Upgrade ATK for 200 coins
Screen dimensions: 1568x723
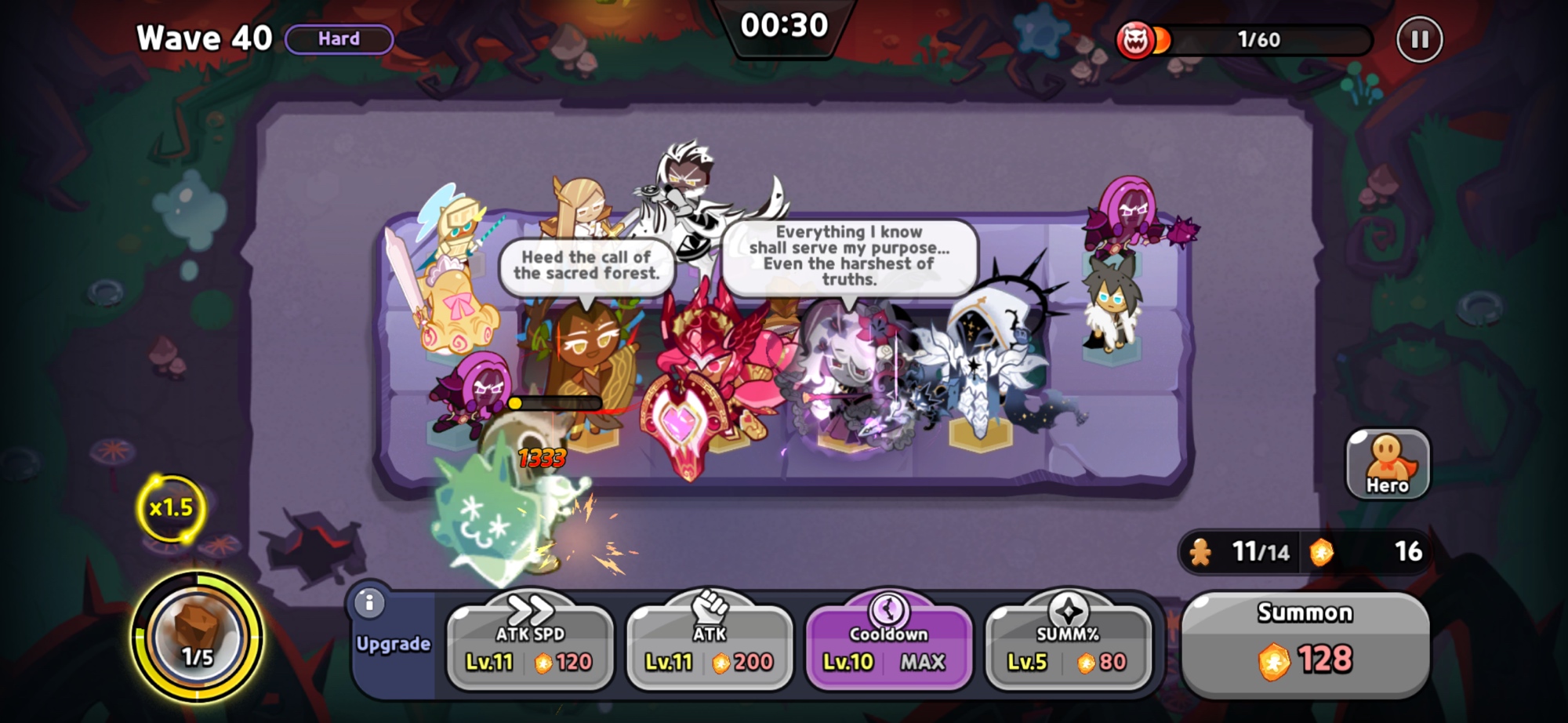tap(710, 648)
